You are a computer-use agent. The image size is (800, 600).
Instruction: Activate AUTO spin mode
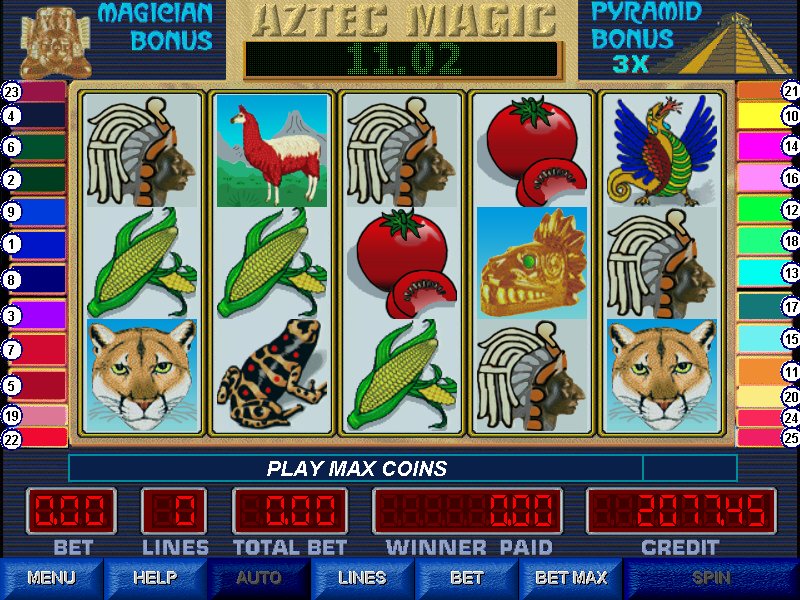click(258, 578)
